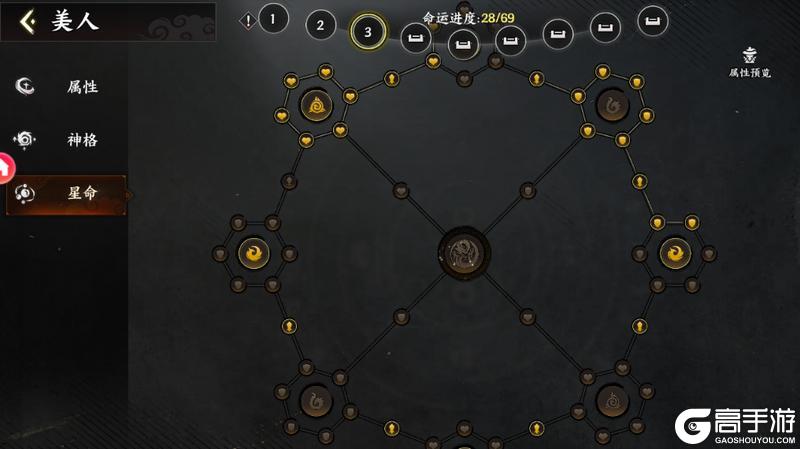Open the 属性 attributes section
800x449 pixels.
click(x=66, y=86)
